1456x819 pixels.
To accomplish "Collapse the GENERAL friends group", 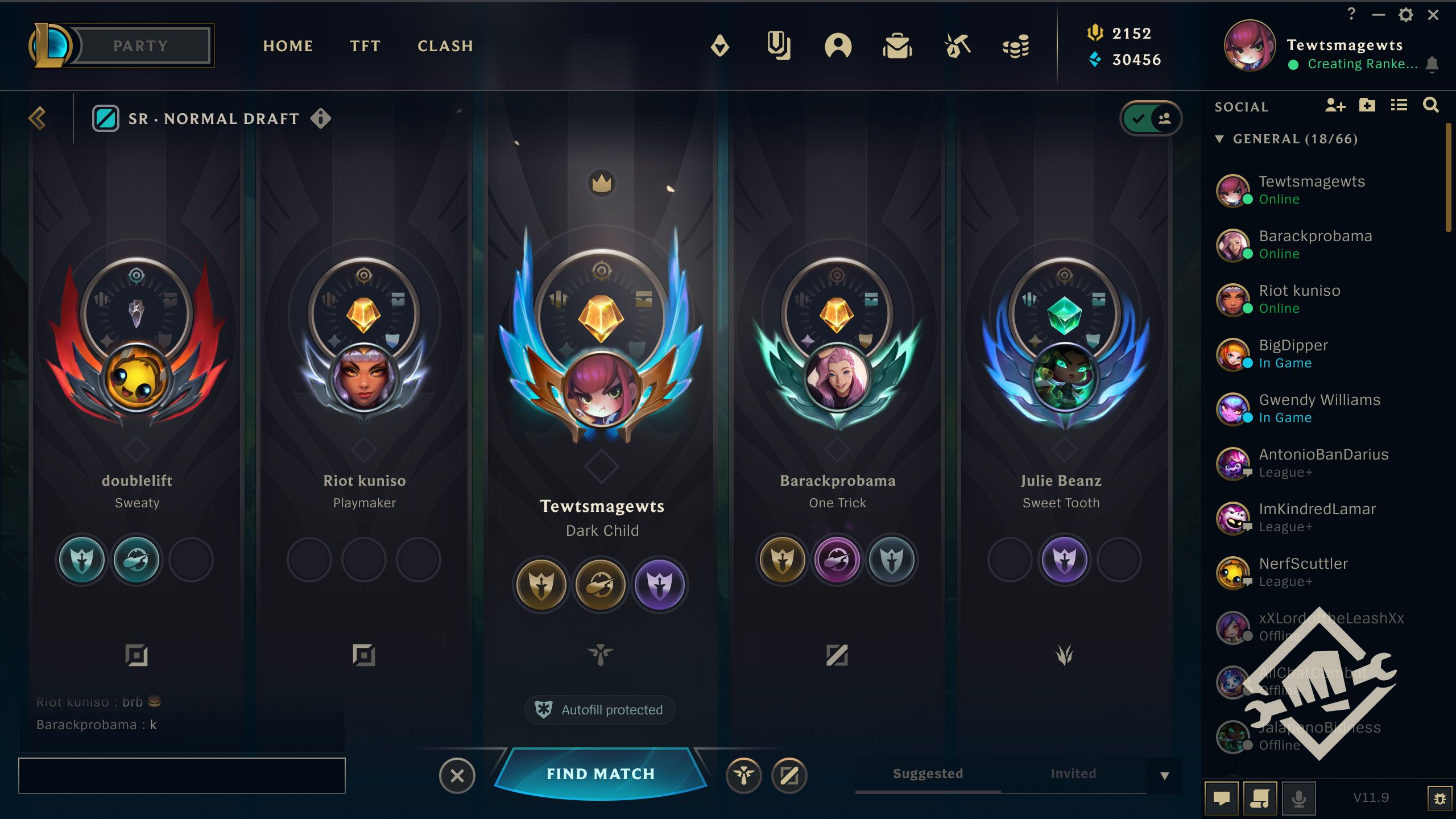I will coord(1219,138).
